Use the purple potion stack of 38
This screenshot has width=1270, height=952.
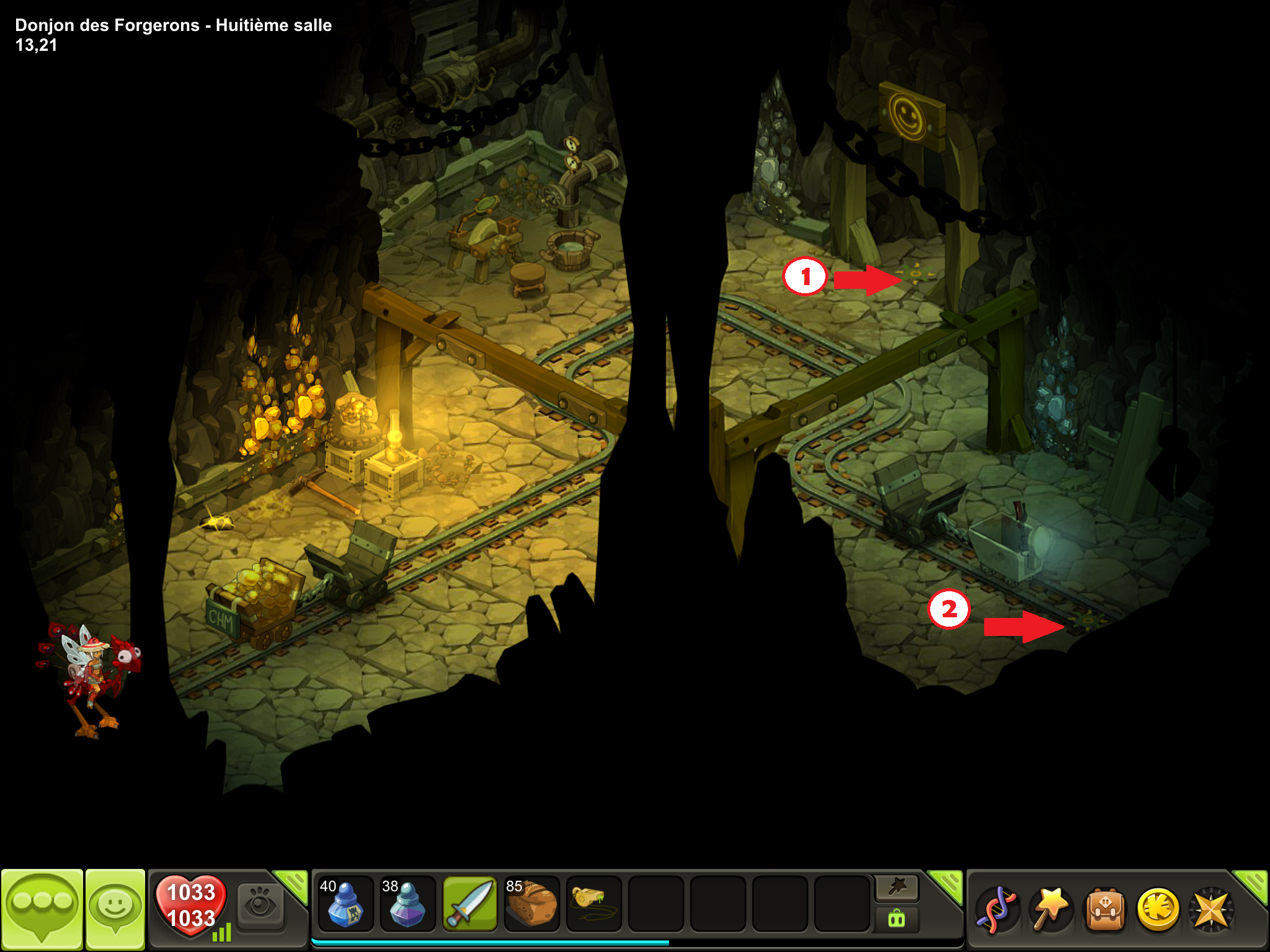pos(407,904)
